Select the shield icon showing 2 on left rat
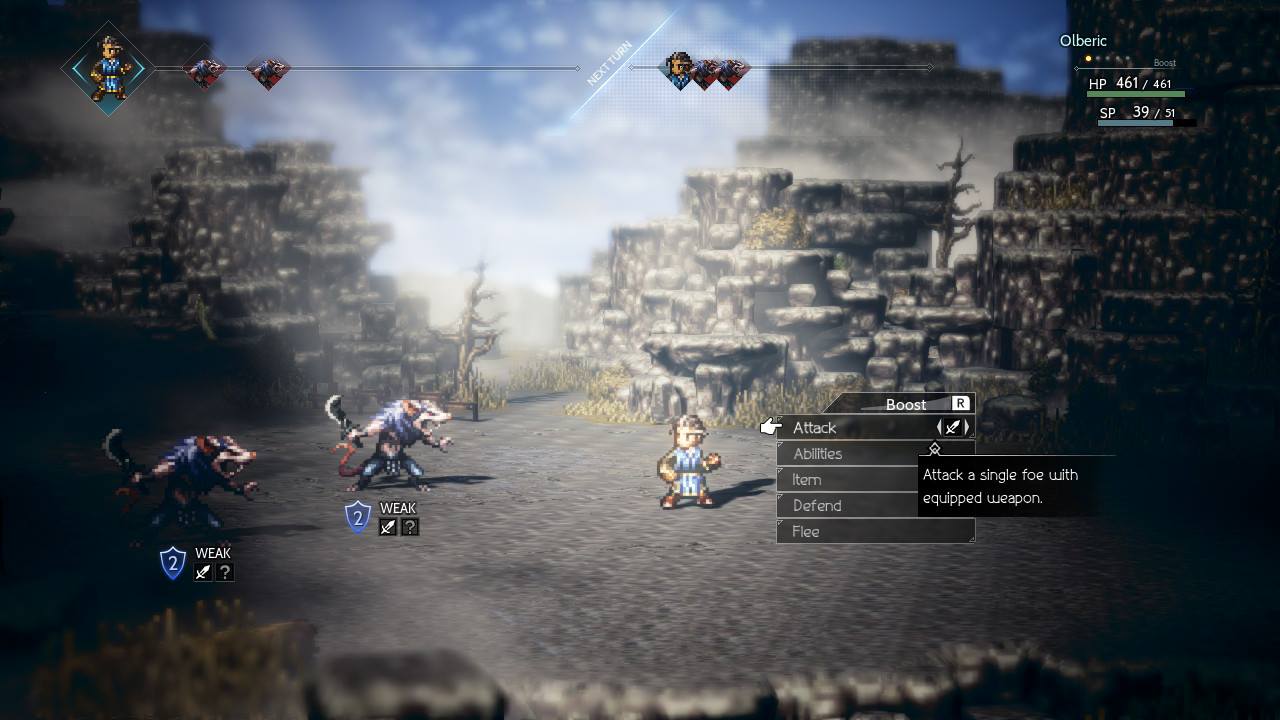This screenshot has height=720, width=1280. 172,565
